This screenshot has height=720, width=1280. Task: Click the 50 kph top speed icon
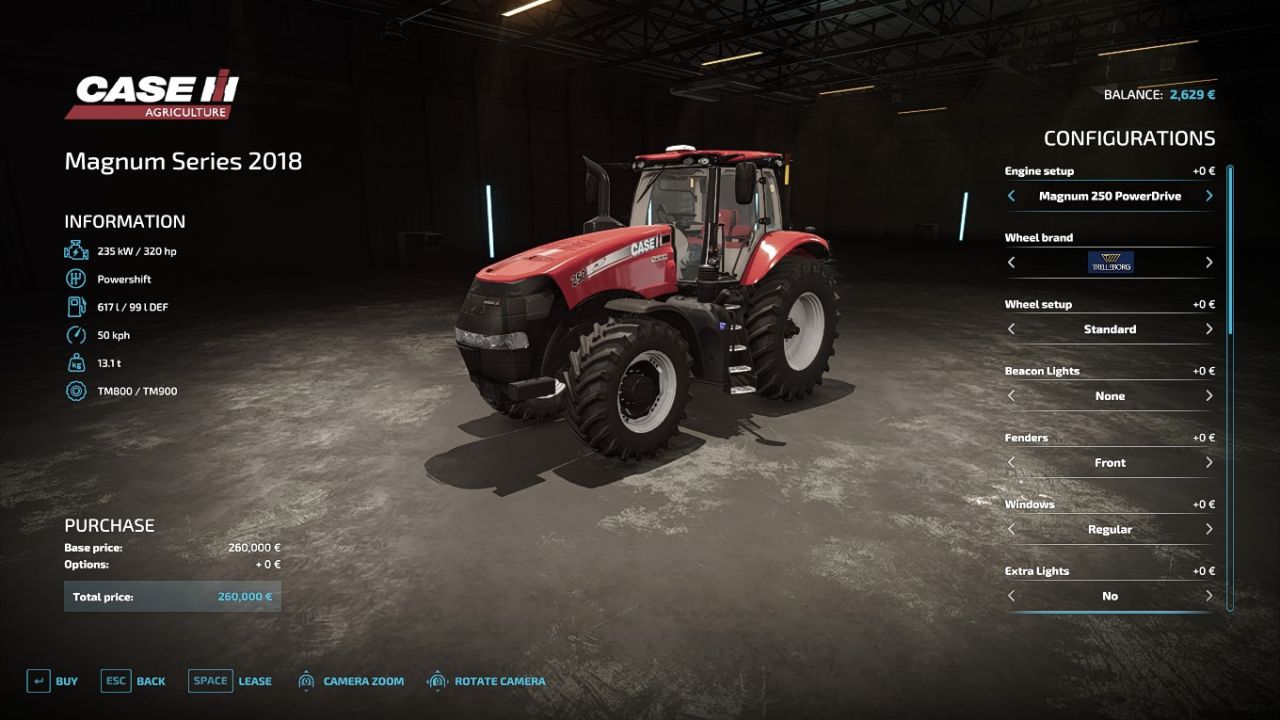point(77,335)
